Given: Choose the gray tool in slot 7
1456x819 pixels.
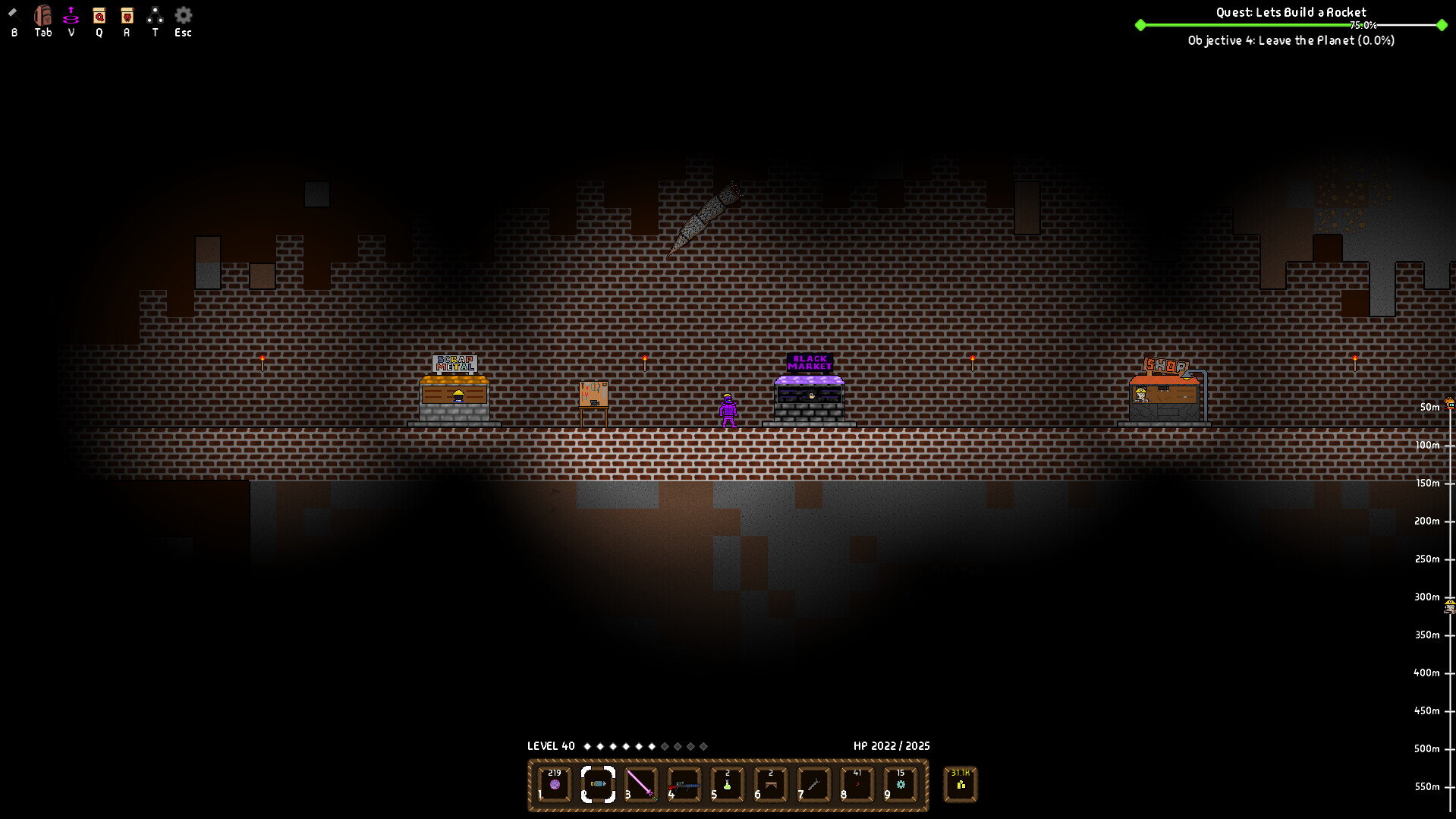Looking at the screenshot, I should 814,784.
